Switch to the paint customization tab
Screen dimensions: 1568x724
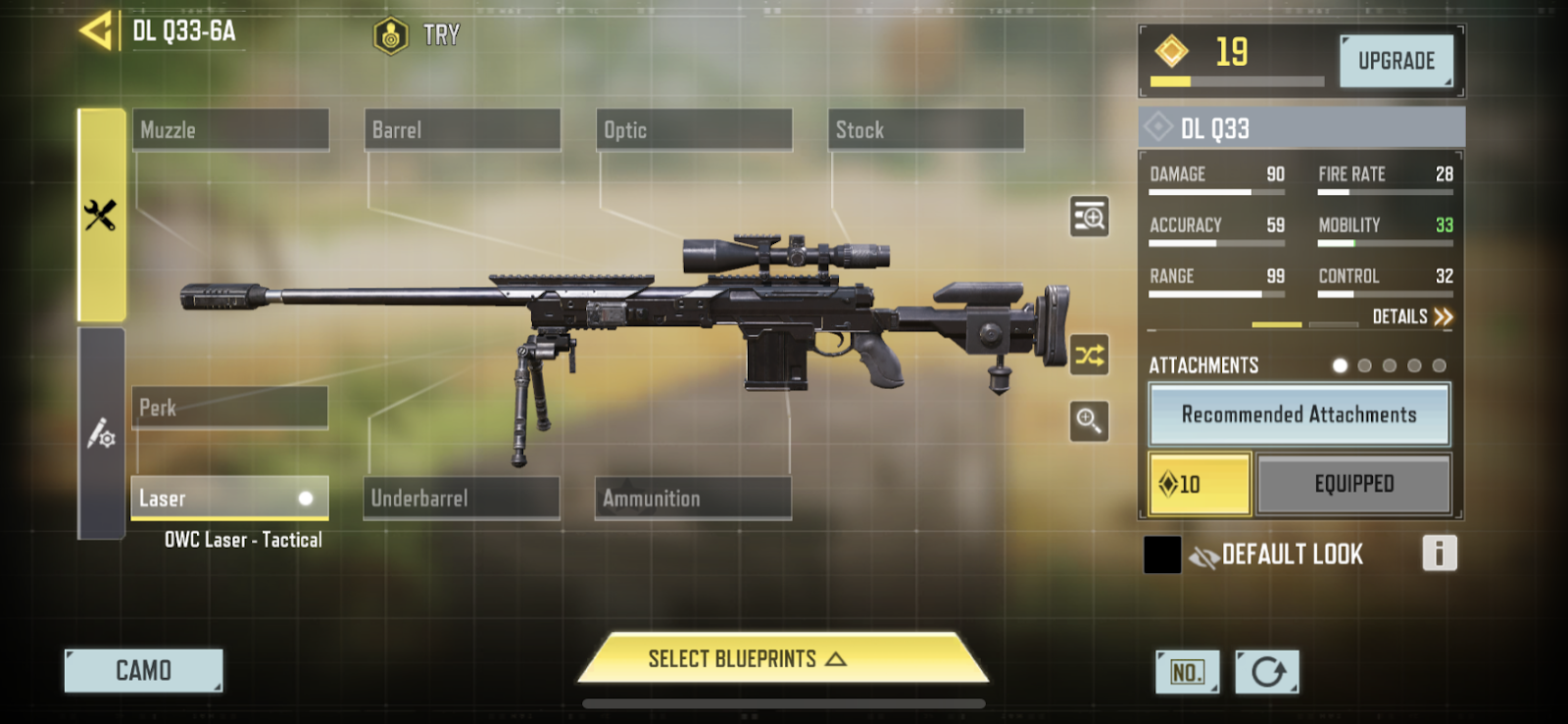(101, 433)
